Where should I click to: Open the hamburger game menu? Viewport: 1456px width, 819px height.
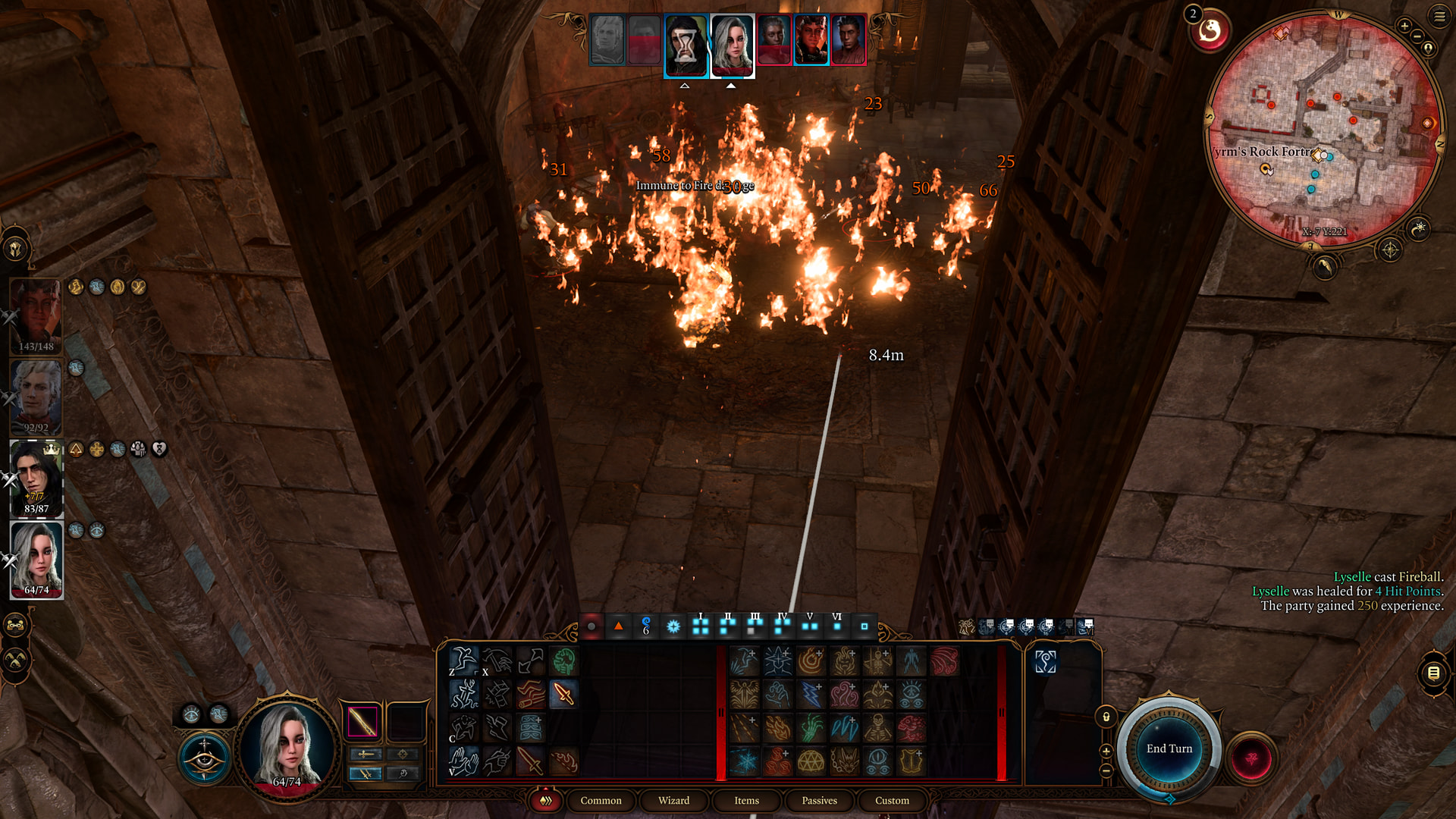1439,16
